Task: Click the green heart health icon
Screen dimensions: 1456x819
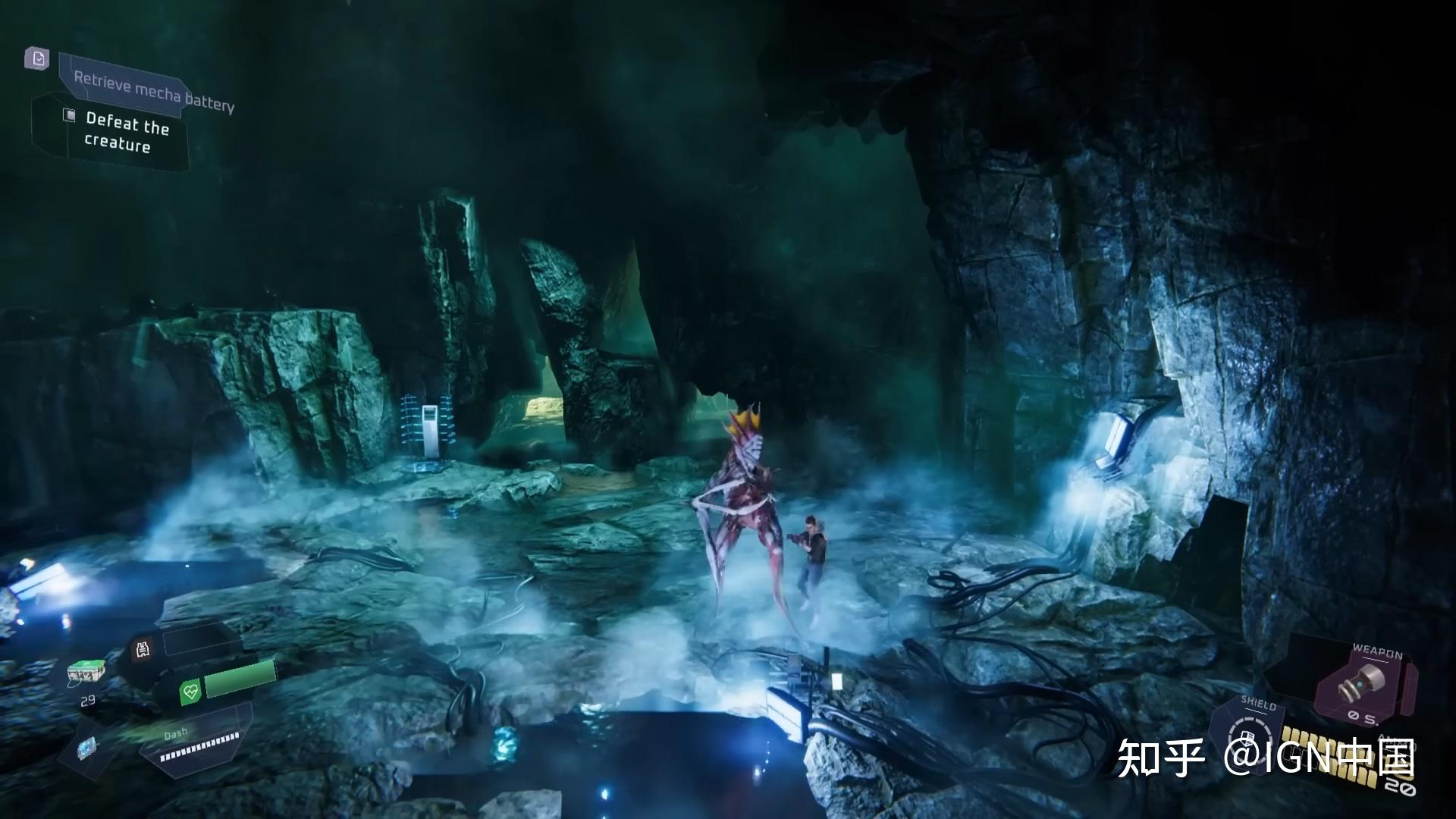Action: coord(189,691)
